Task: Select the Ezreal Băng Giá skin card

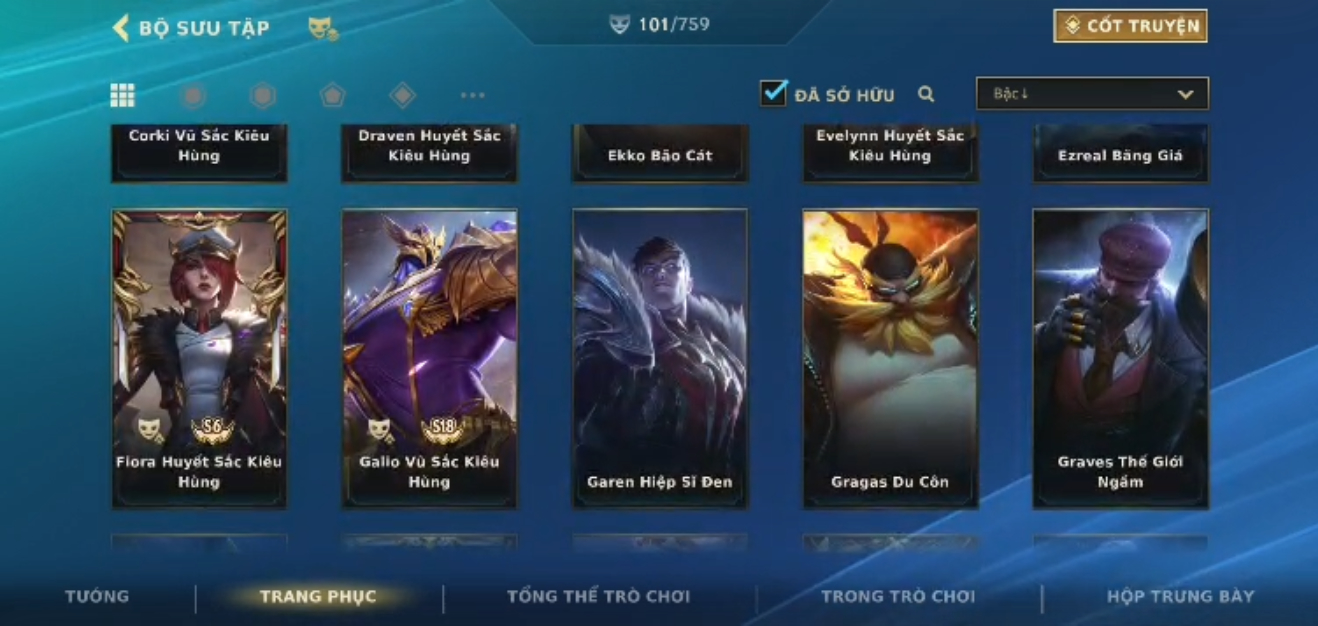Action: [x=1120, y=153]
